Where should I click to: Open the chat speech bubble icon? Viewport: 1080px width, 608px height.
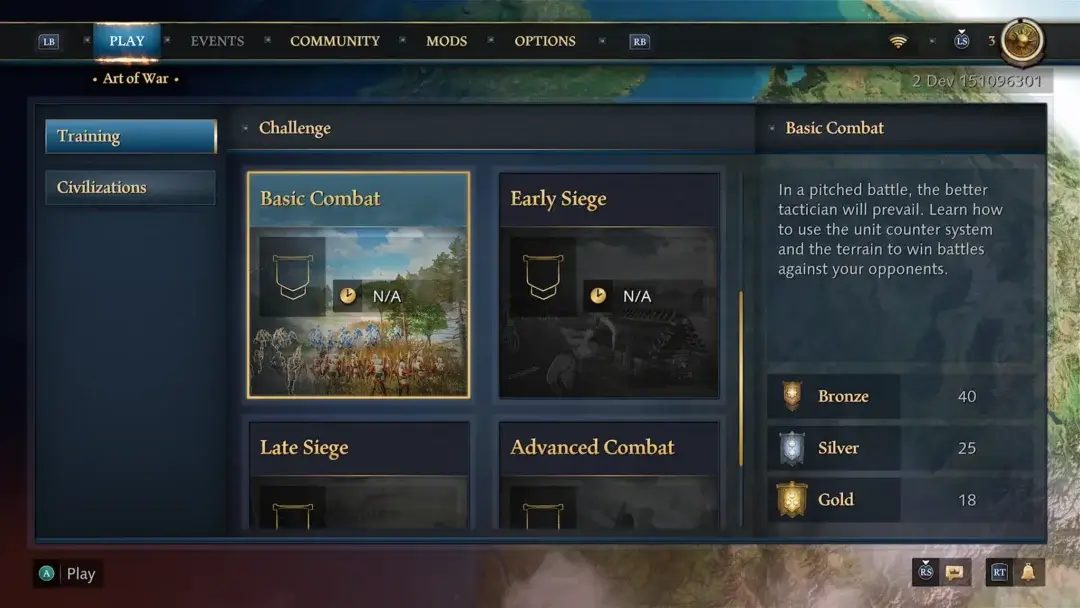tap(955, 572)
